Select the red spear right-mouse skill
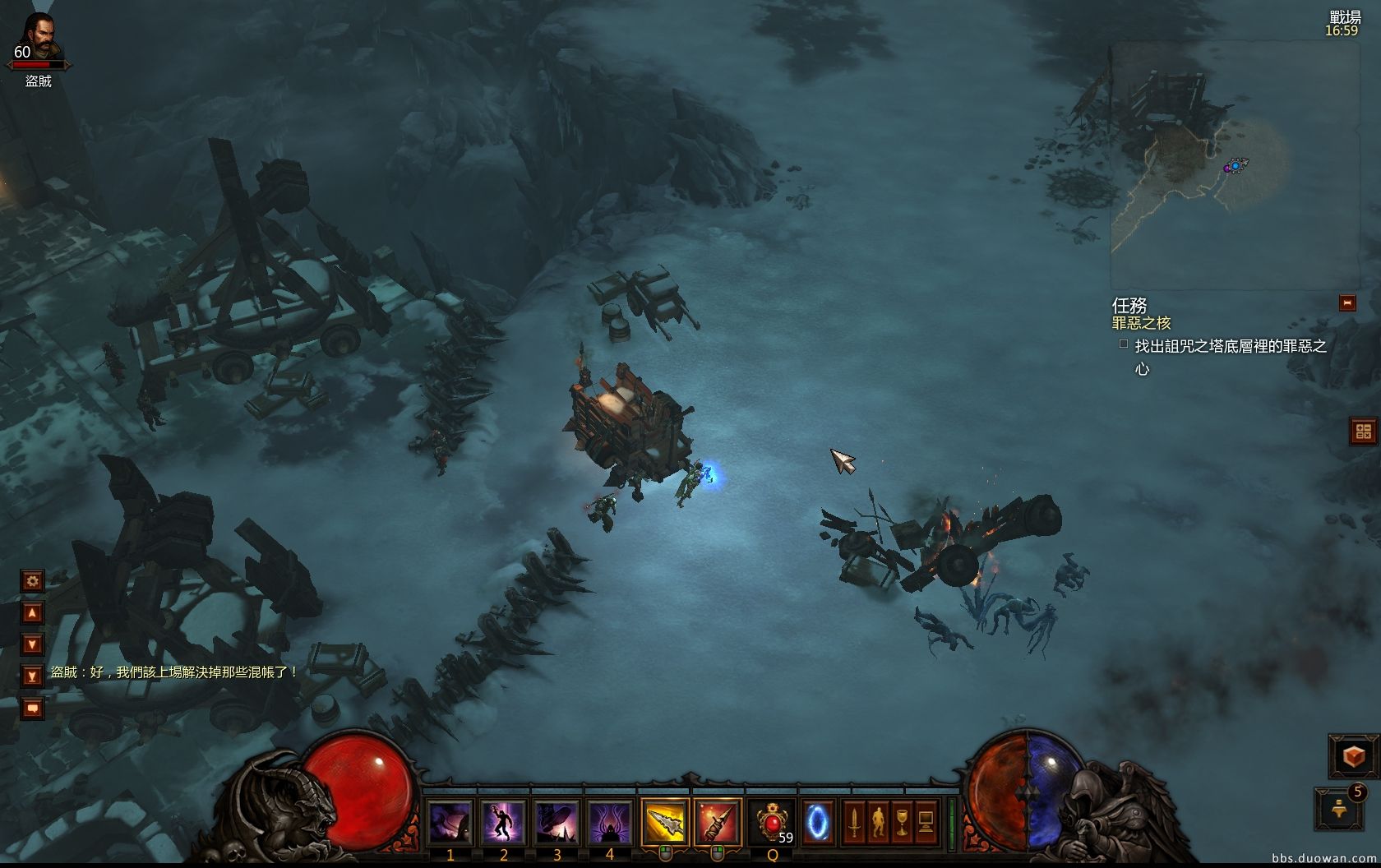 [718, 821]
